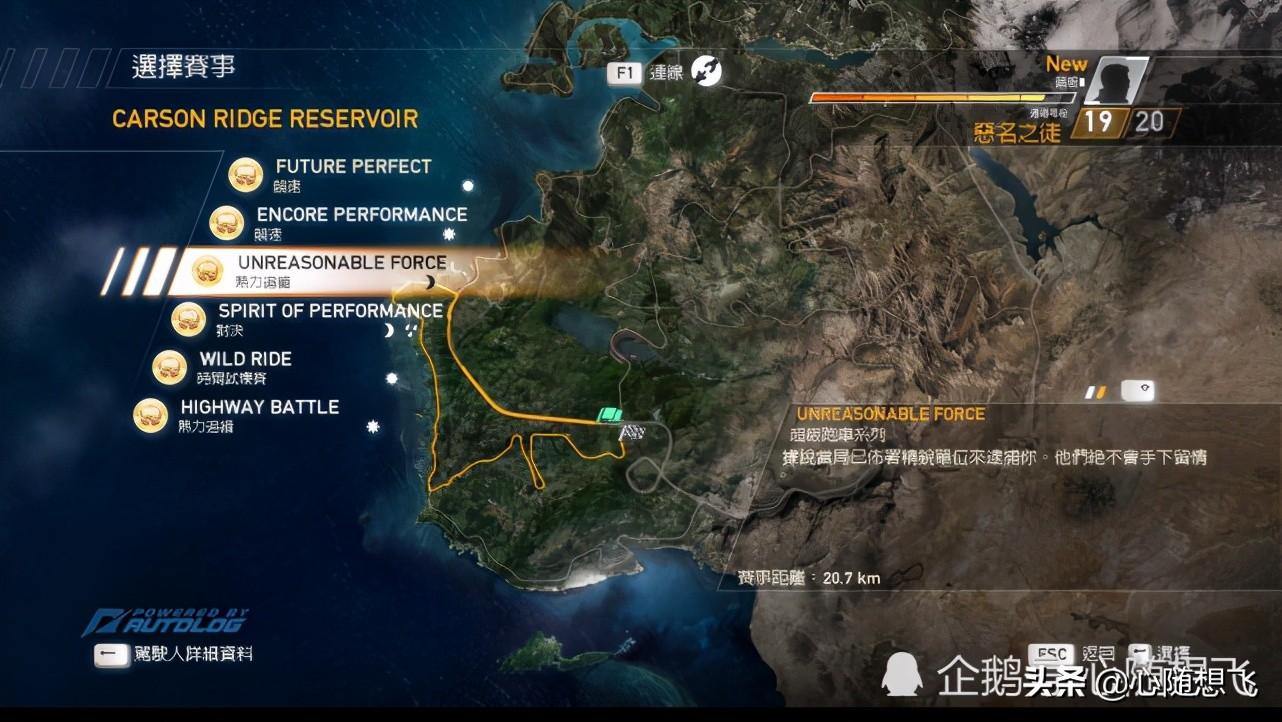
Task: Open the online connection icon
Action: [706, 71]
